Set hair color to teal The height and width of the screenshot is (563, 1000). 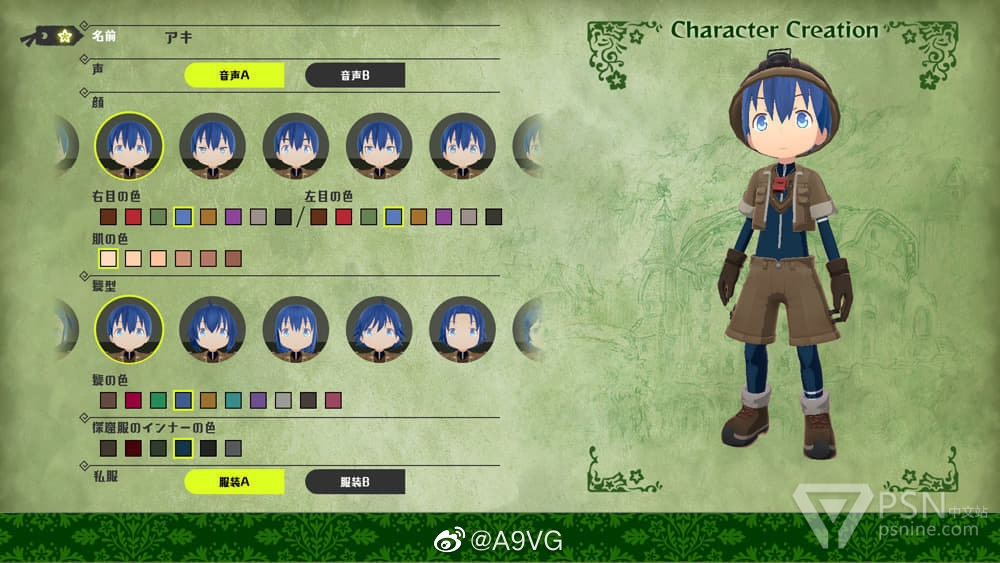coord(233,401)
